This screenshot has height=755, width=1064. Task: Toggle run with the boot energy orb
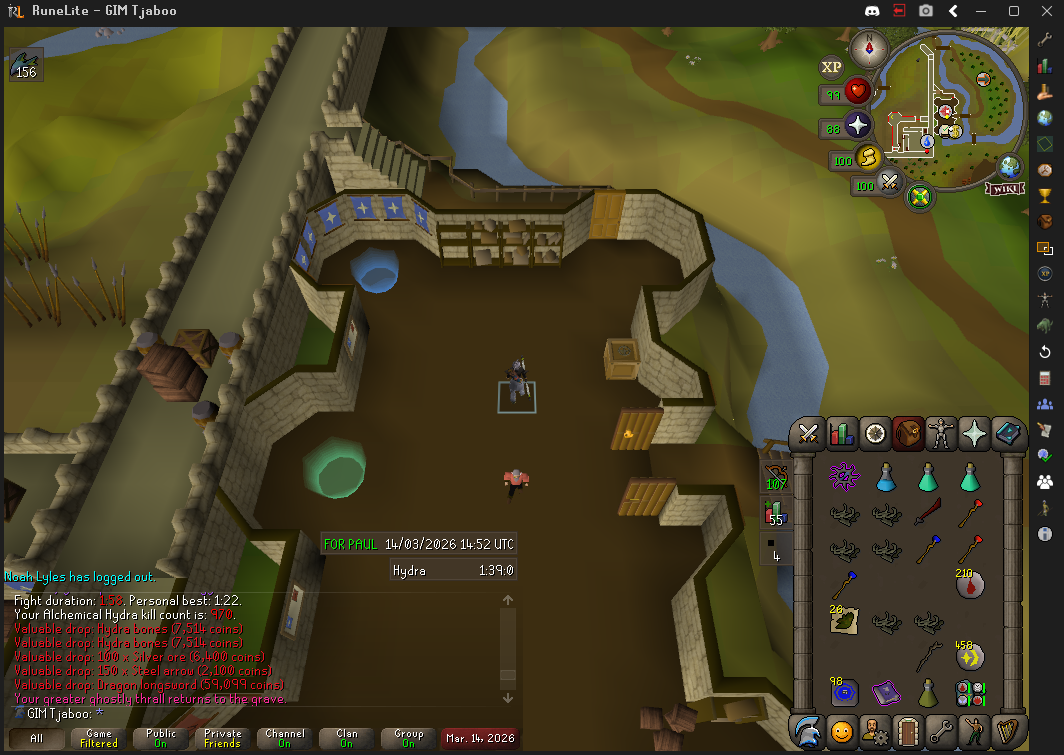coord(866,157)
